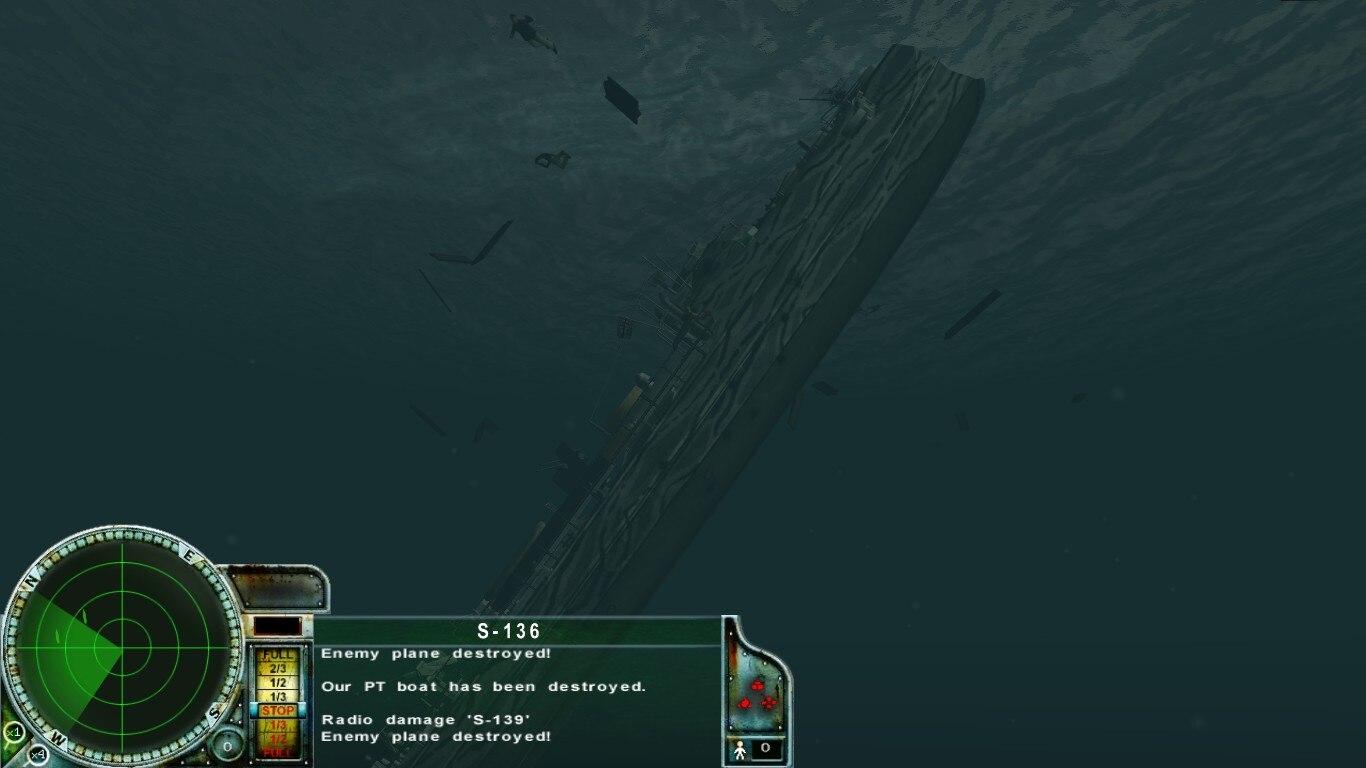Set radar zoom to x1
The image size is (1366, 768).
pyautogui.click(x=13, y=732)
